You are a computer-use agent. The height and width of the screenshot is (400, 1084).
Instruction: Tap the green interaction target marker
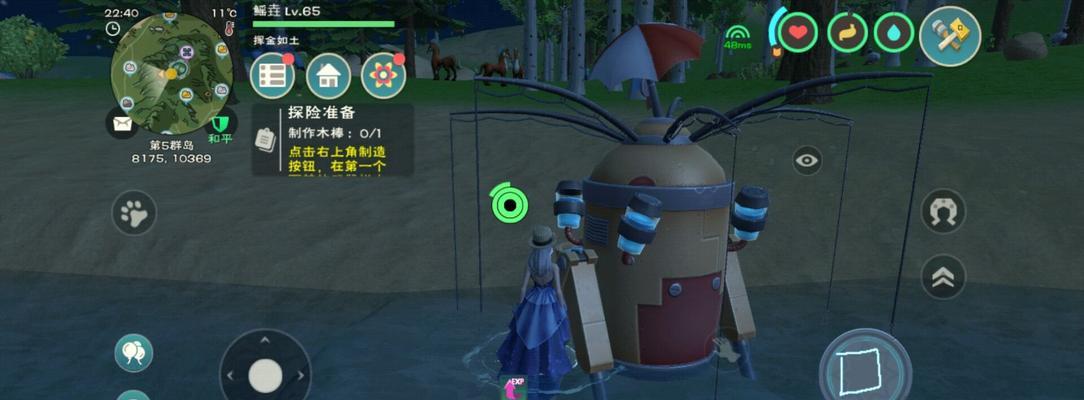click(510, 204)
